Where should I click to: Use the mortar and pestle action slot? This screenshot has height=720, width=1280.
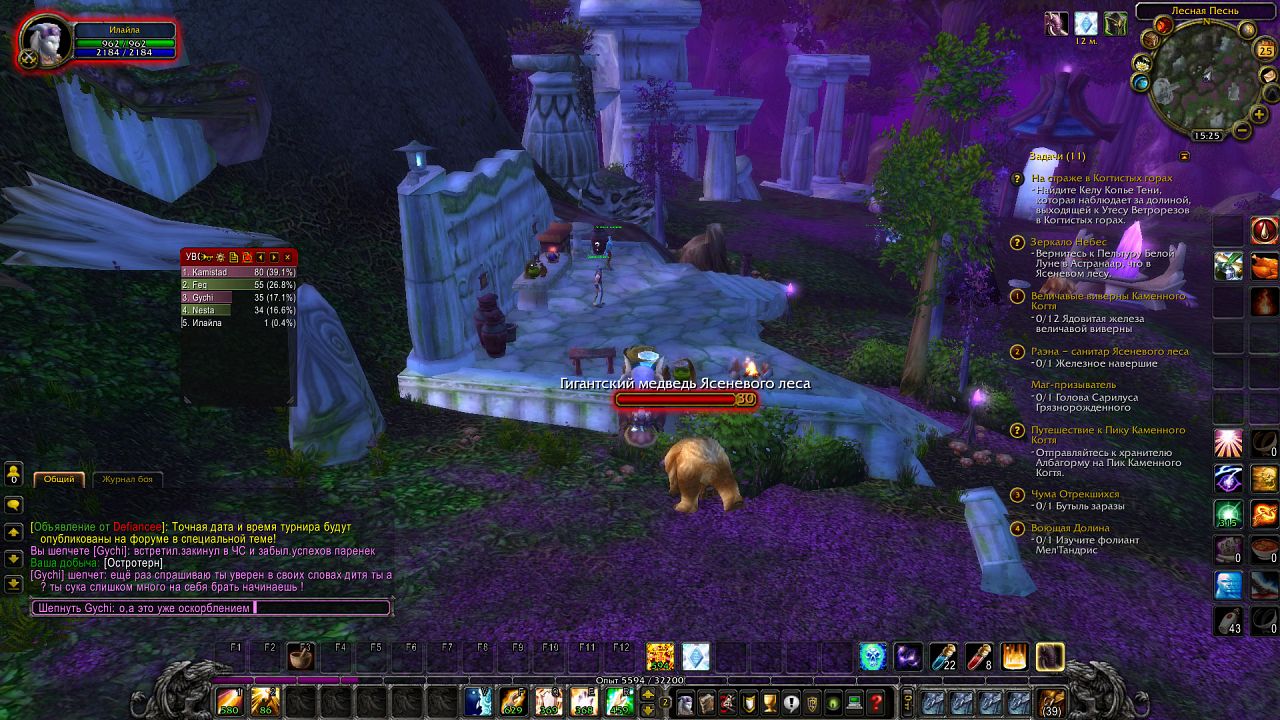[x=299, y=657]
